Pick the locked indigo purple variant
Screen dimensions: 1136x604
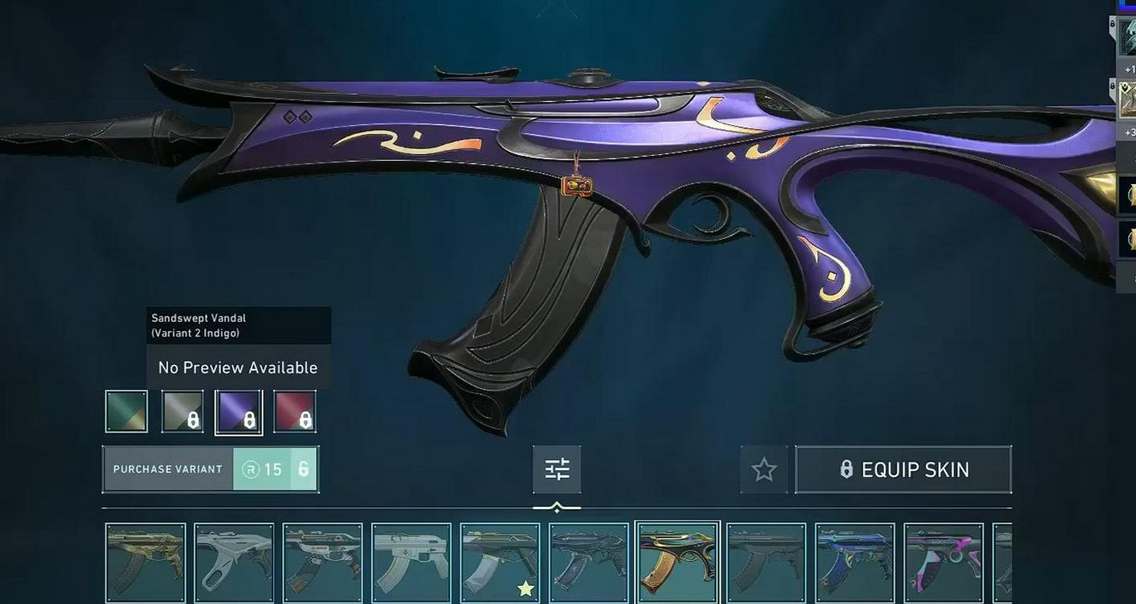click(239, 411)
